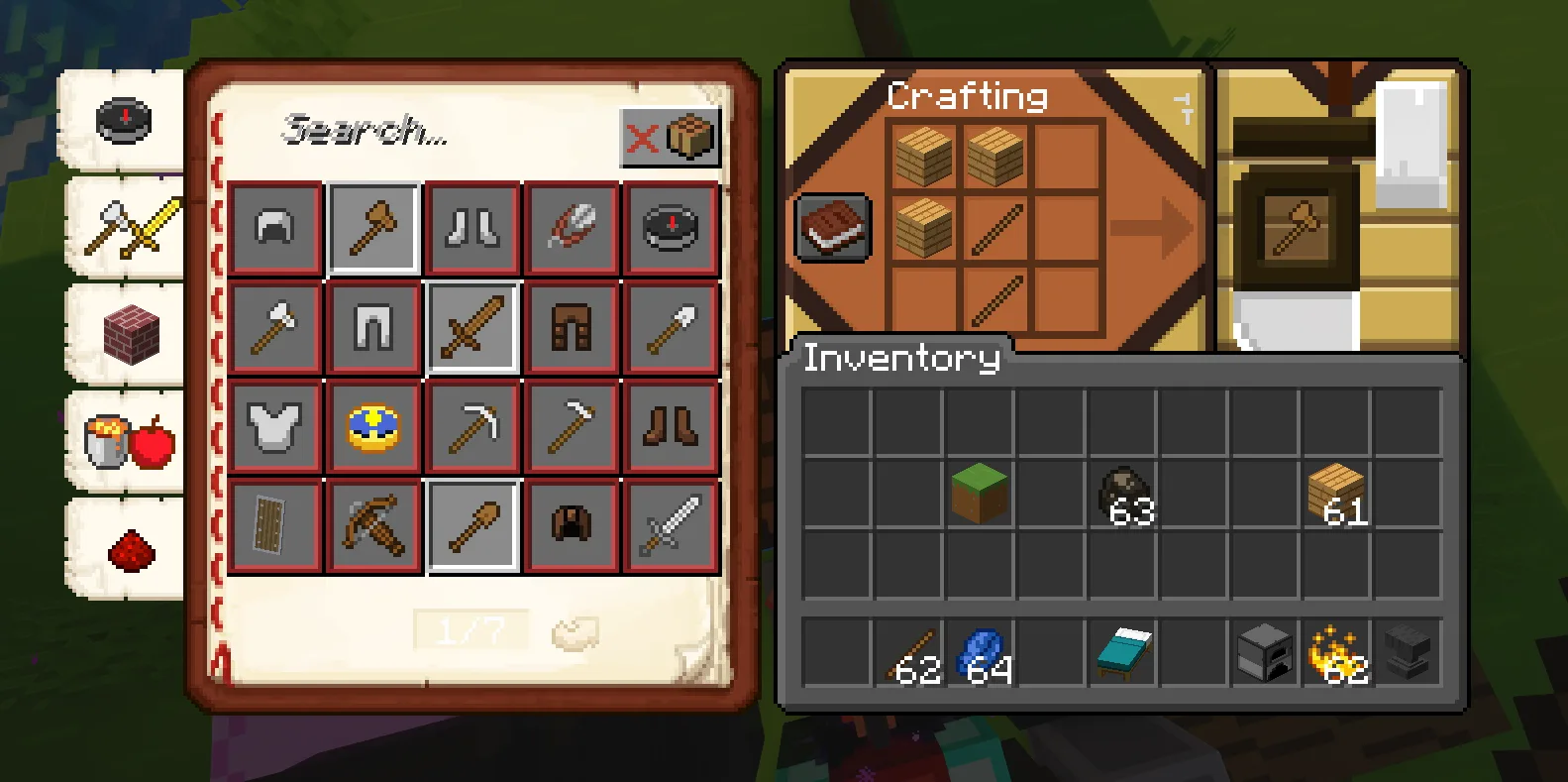Select the iron chestplate recipe
Viewport: 1568px width, 782px height.
tap(274, 426)
